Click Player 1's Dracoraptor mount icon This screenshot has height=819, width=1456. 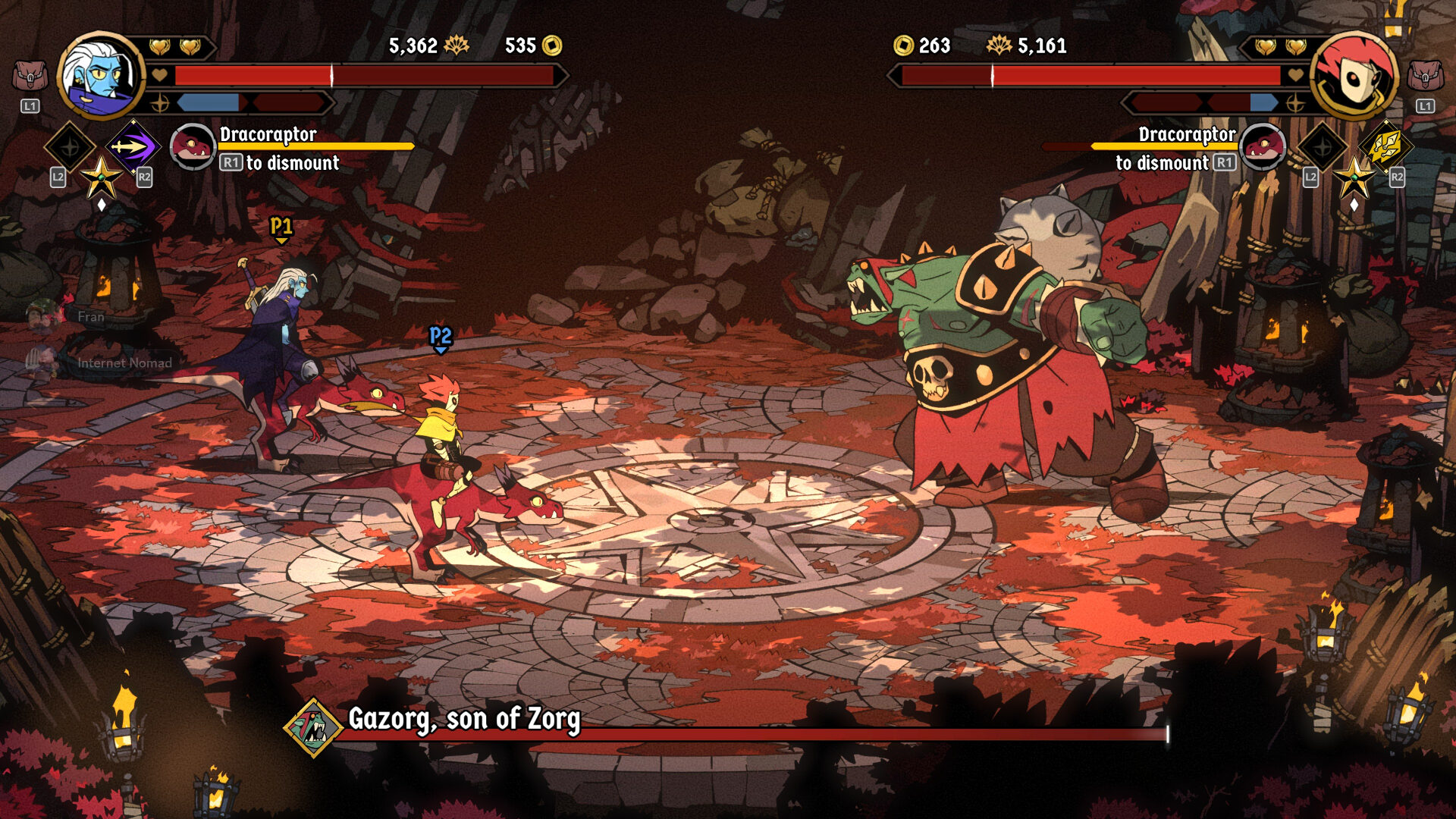(x=193, y=146)
